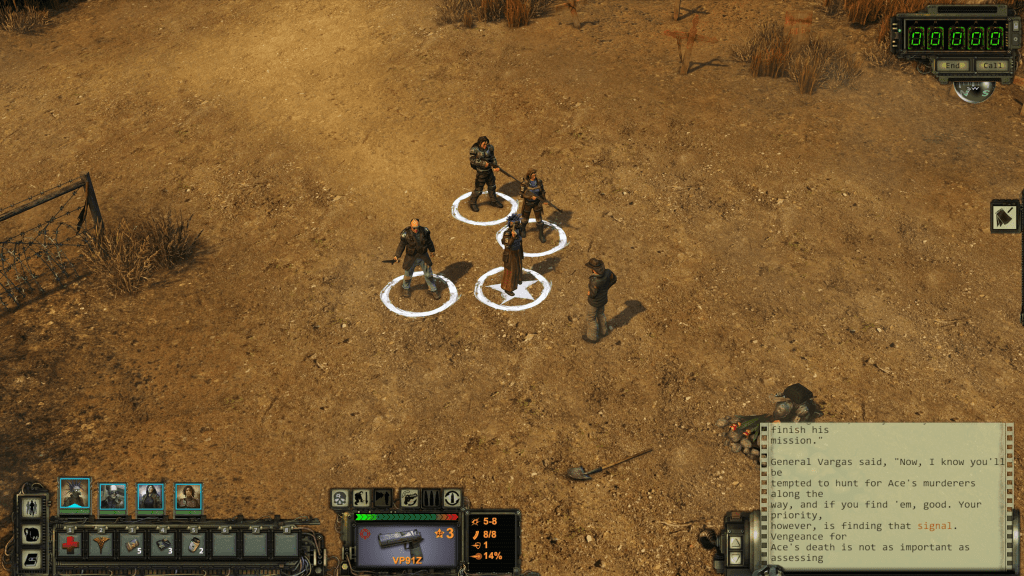Image resolution: width=1024 pixels, height=576 pixels.
Task: Use the red cross first aid hotbar slot
Action: [x=70, y=544]
